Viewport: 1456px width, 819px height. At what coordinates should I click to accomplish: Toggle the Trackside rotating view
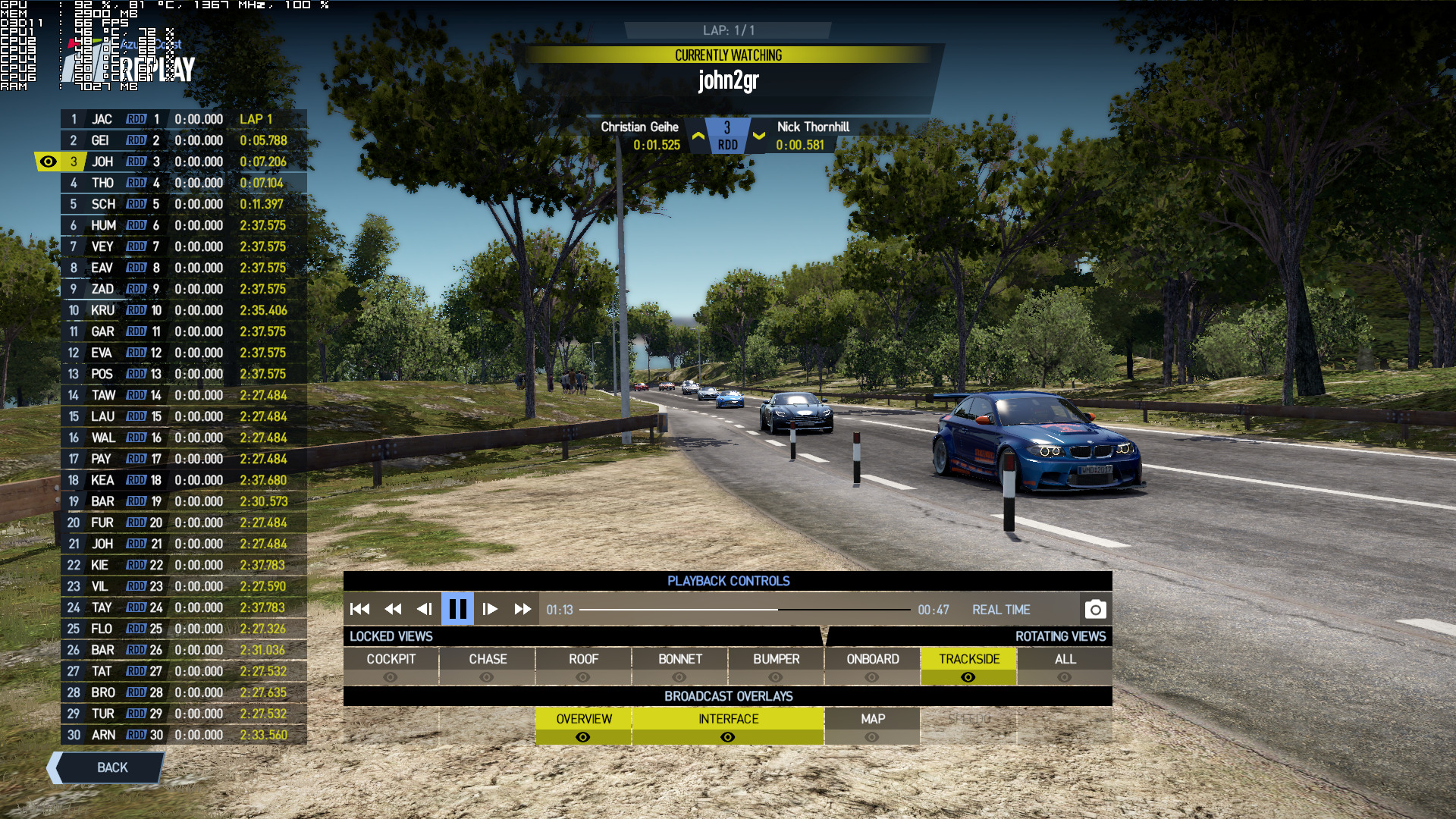(x=968, y=666)
